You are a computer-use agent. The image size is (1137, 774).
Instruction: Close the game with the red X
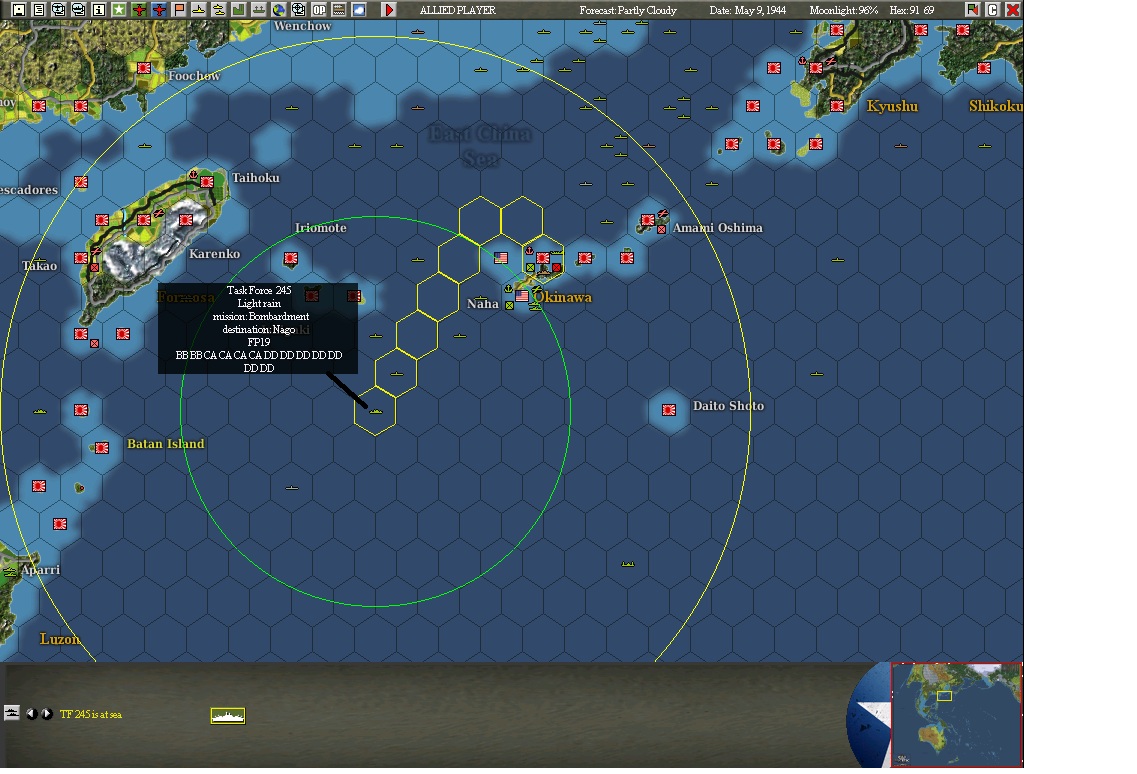coord(1012,10)
